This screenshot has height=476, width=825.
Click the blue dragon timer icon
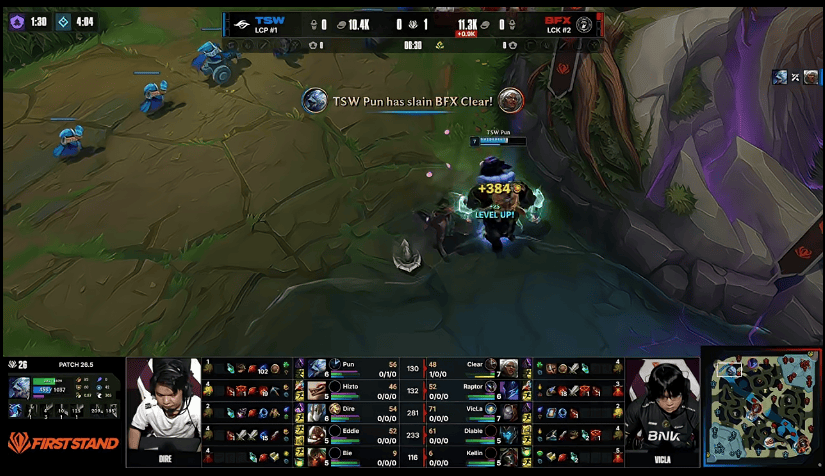pos(63,21)
